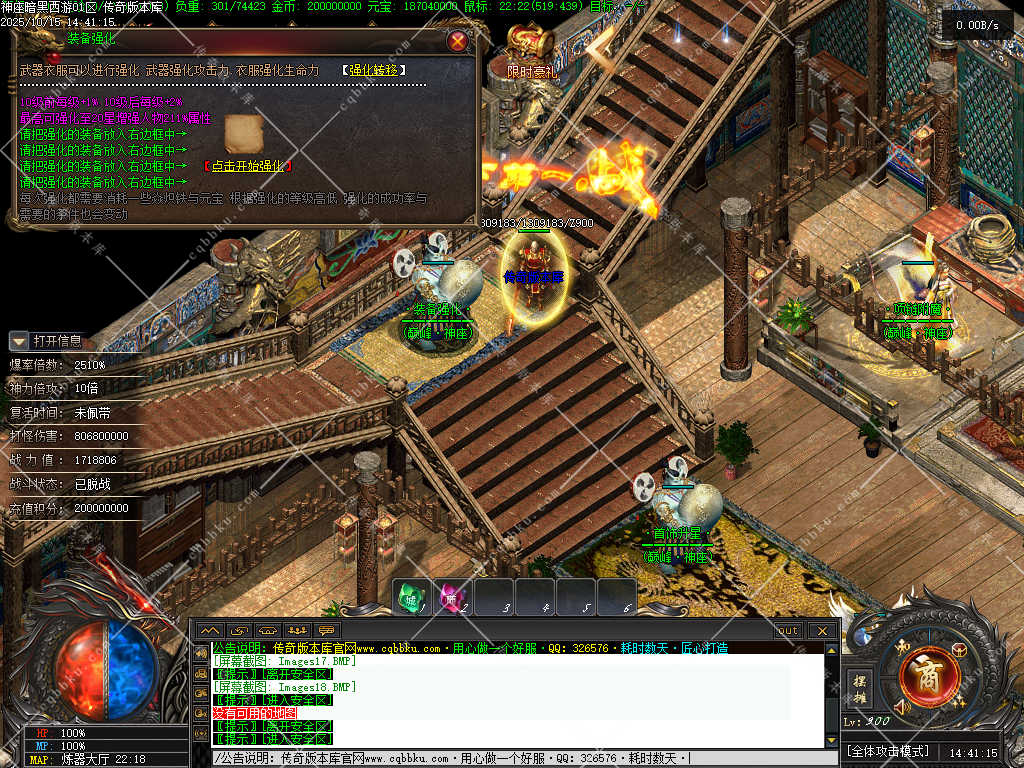Close the 装备强化 dialog window
This screenshot has height=768, width=1024.
(458, 41)
